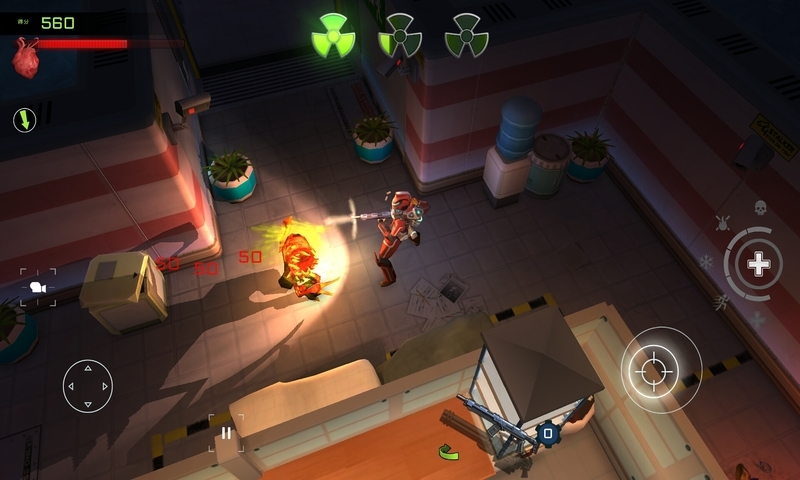Toggle the camera view icon
800x480 pixels.
coord(38,288)
